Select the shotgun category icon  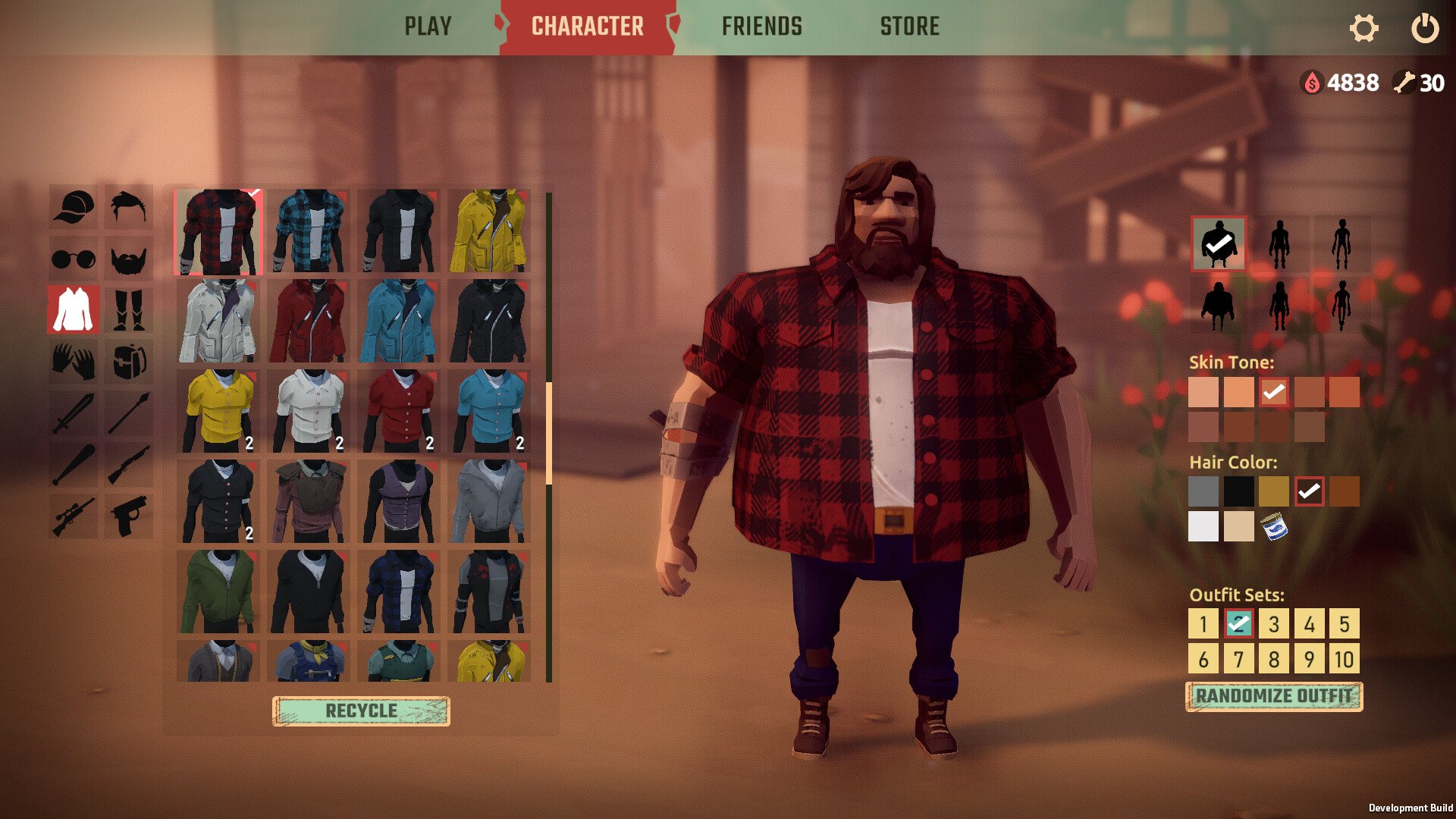tap(127, 465)
